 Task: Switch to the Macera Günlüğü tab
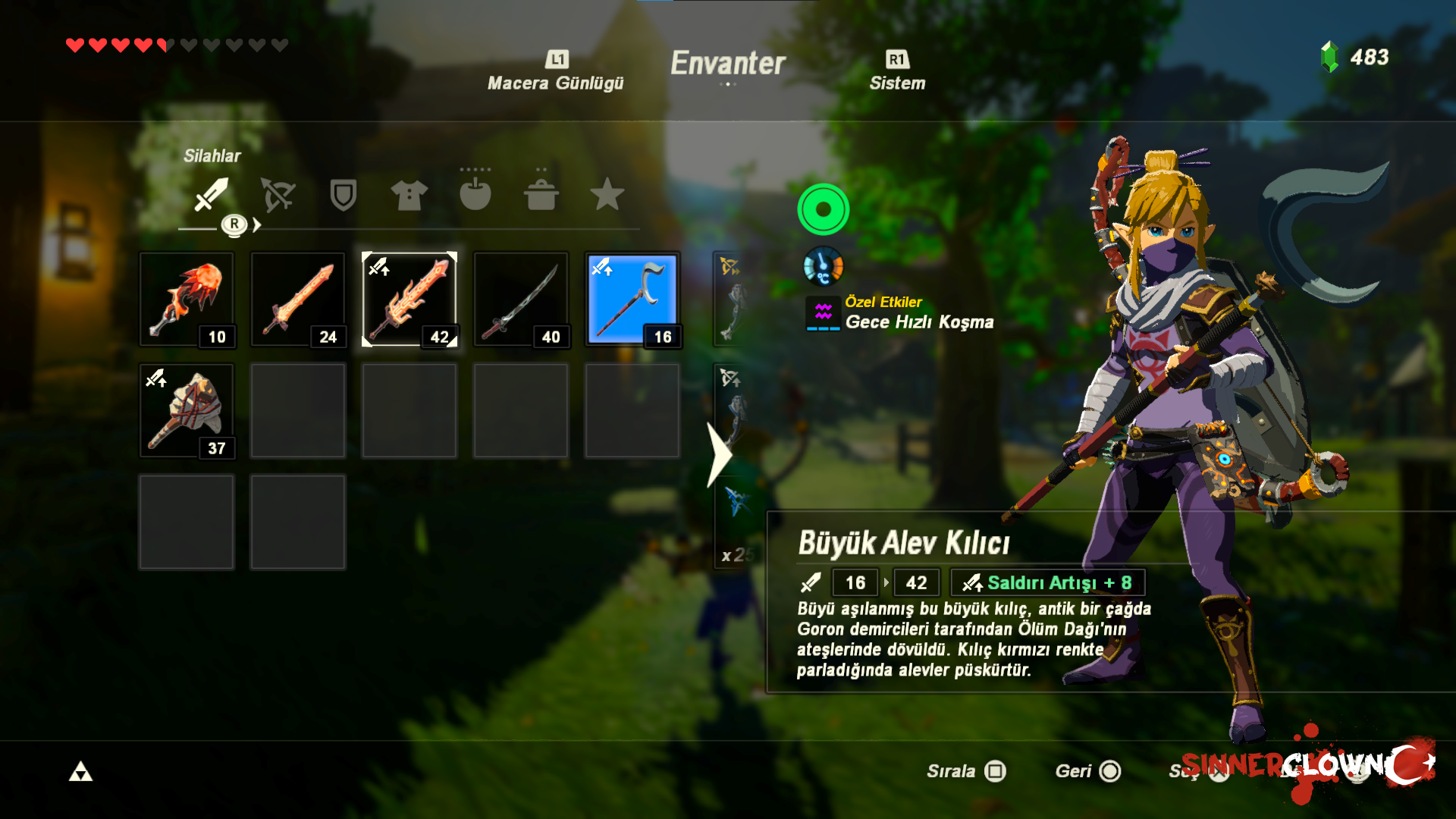click(555, 72)
